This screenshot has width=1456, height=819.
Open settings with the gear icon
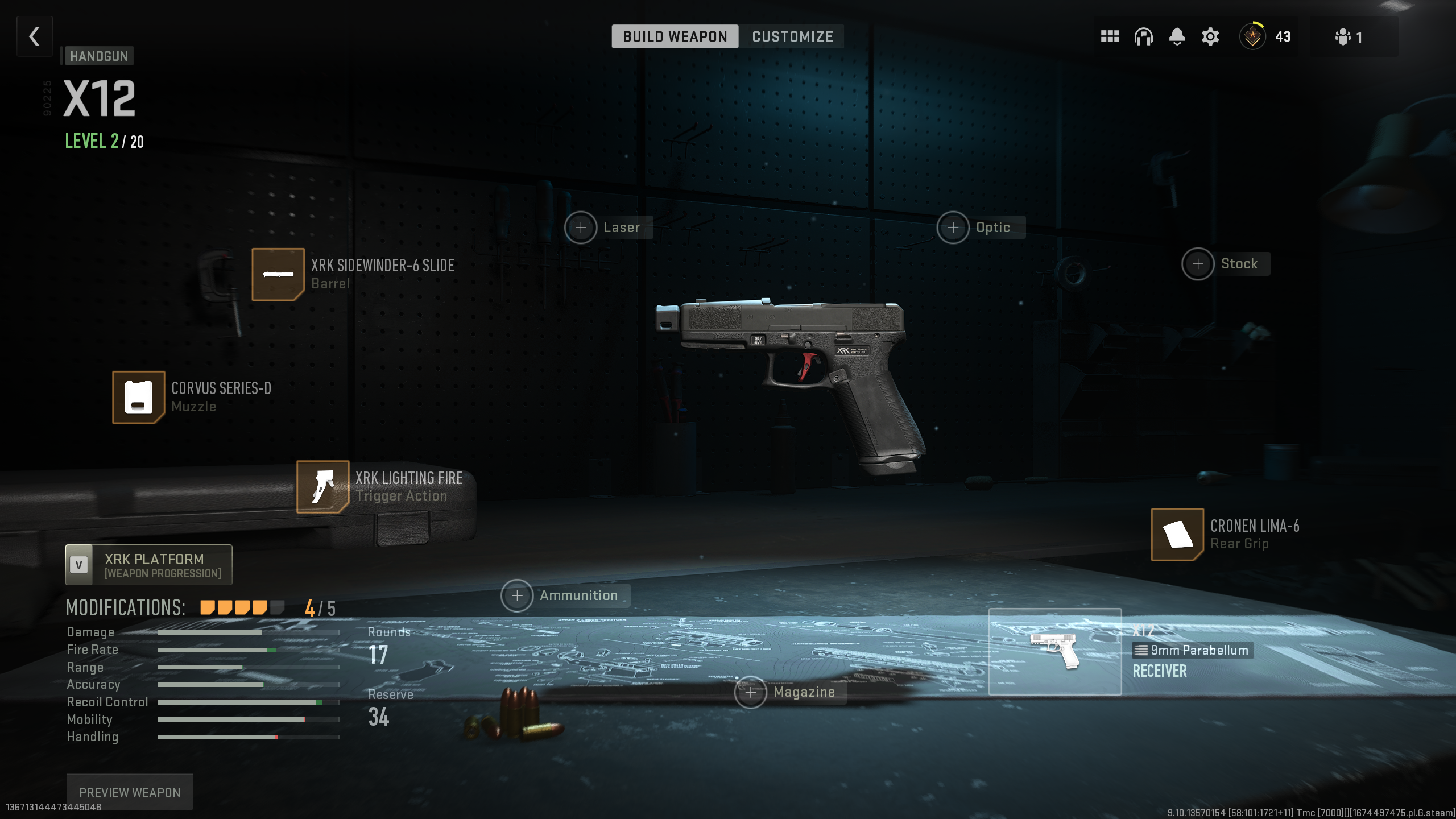pos(1210,37)
